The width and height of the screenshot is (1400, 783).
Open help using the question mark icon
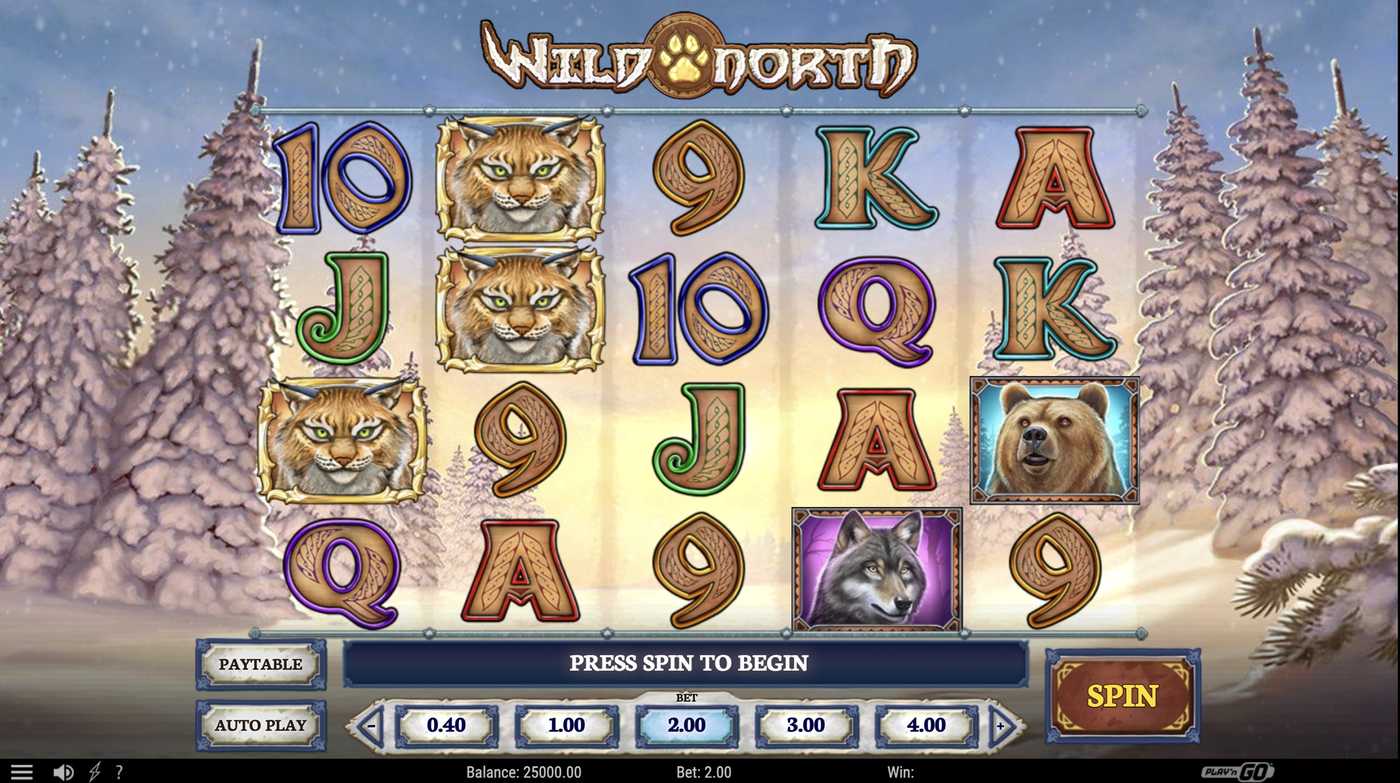coord(120,770)
